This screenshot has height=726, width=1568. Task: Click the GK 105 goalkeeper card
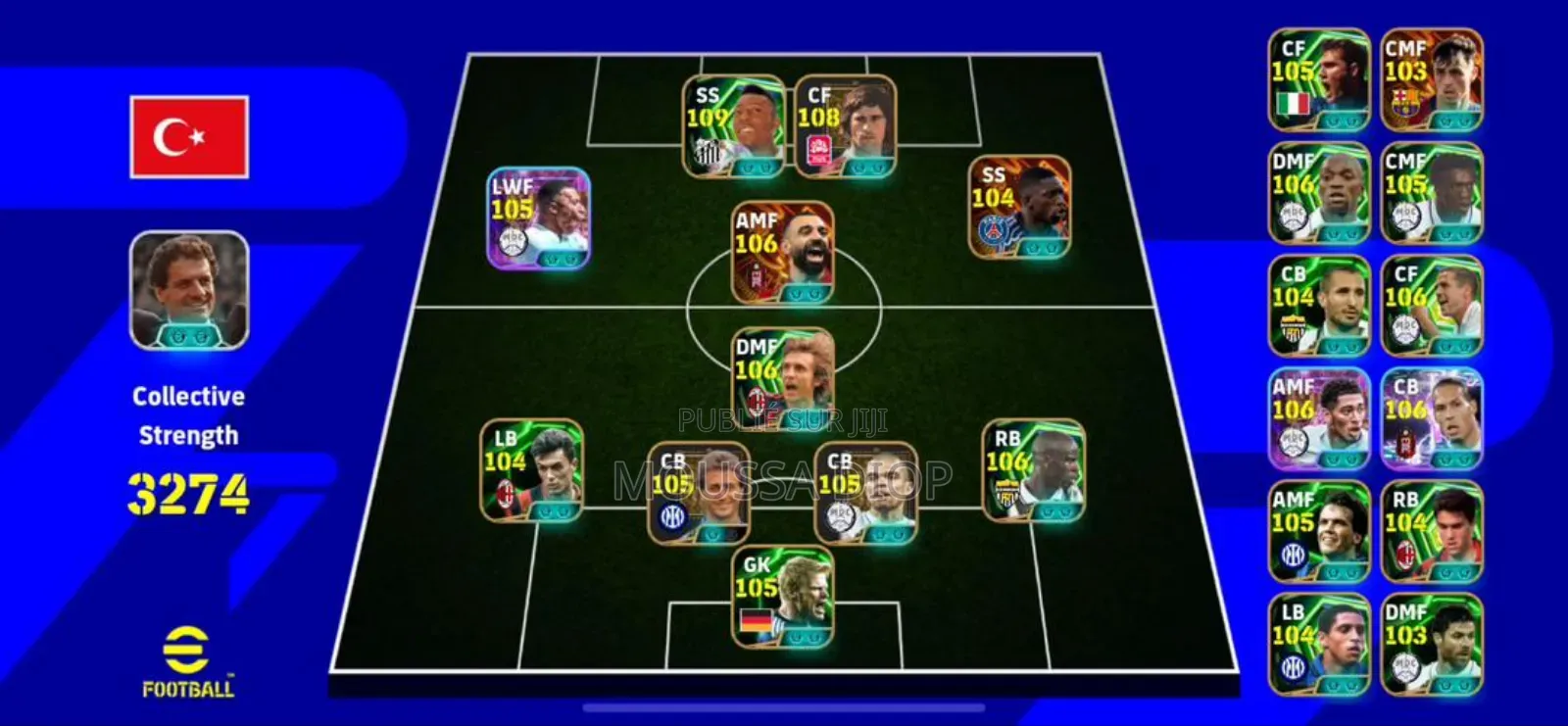(783, 598)
